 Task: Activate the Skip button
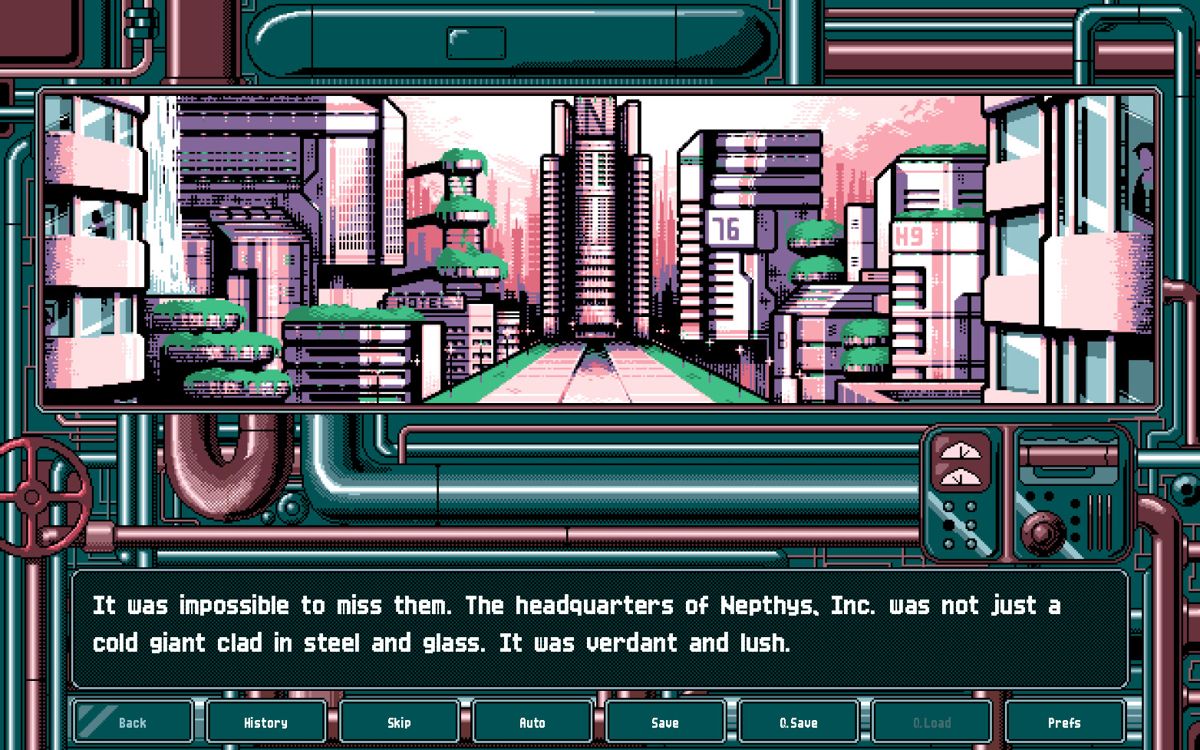(399, 722)
